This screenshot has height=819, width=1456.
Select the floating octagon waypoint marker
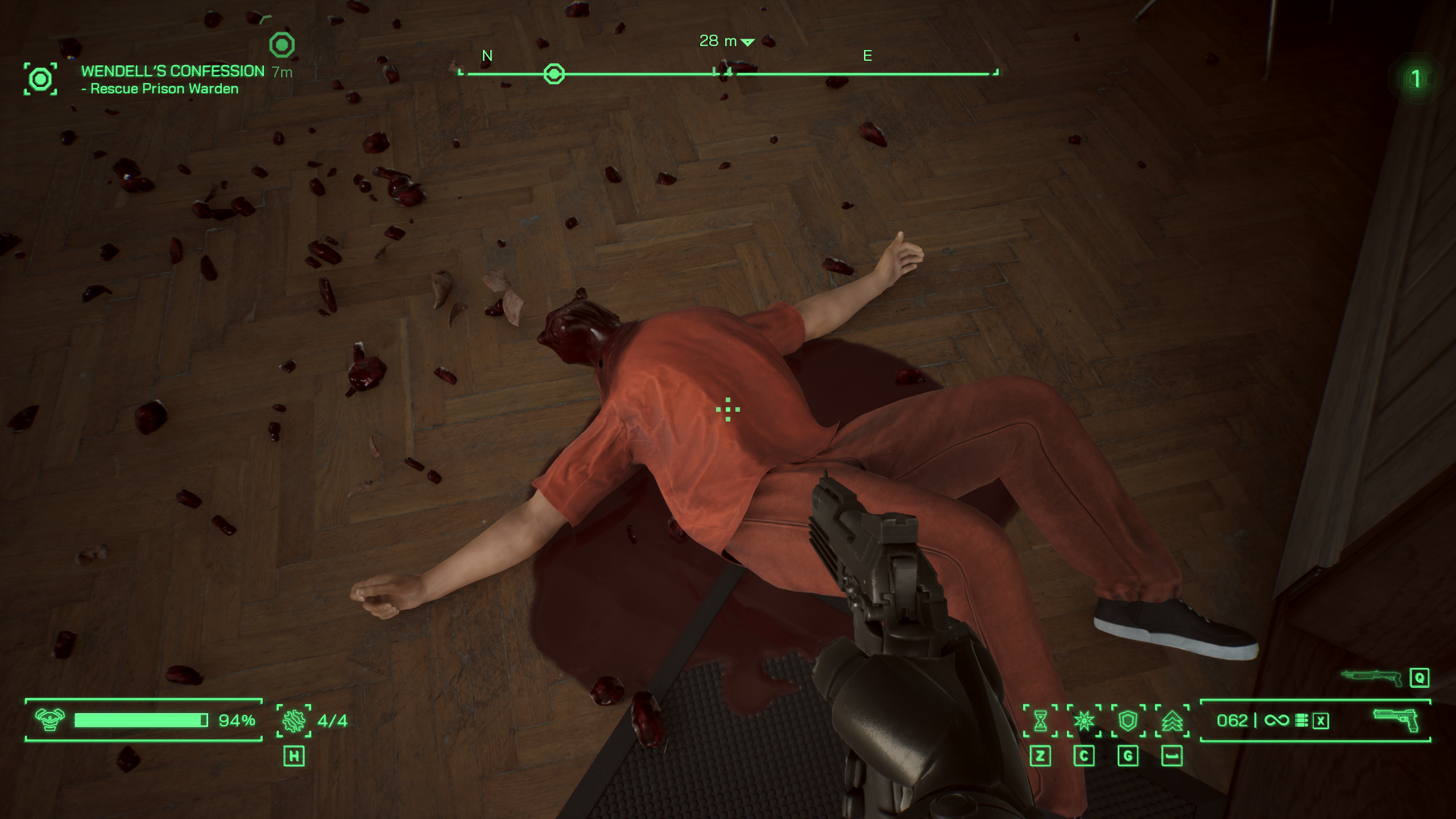click(282, 45)
